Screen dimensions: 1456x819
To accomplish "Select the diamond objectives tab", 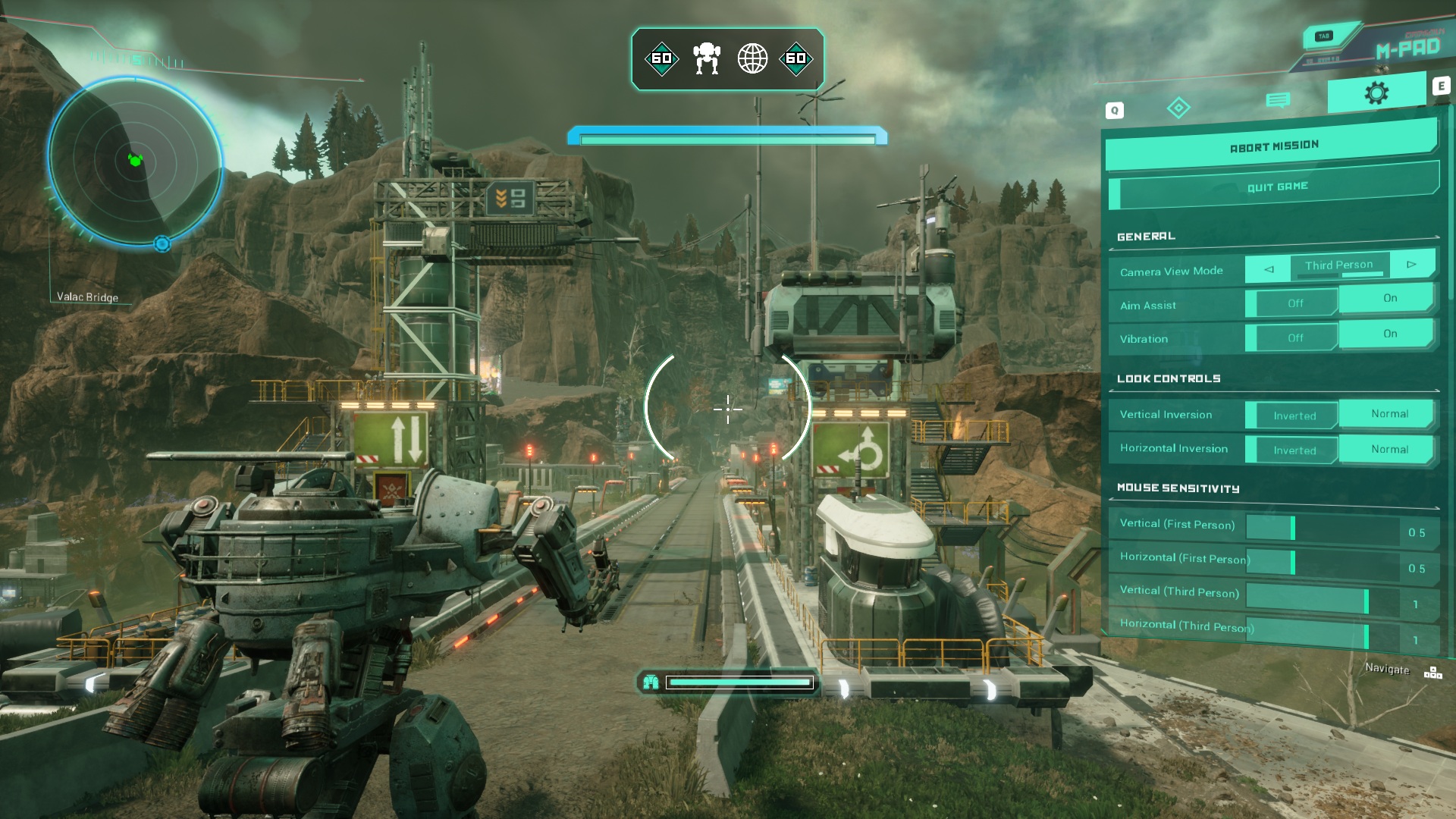I will click(x=1178, y=108).
